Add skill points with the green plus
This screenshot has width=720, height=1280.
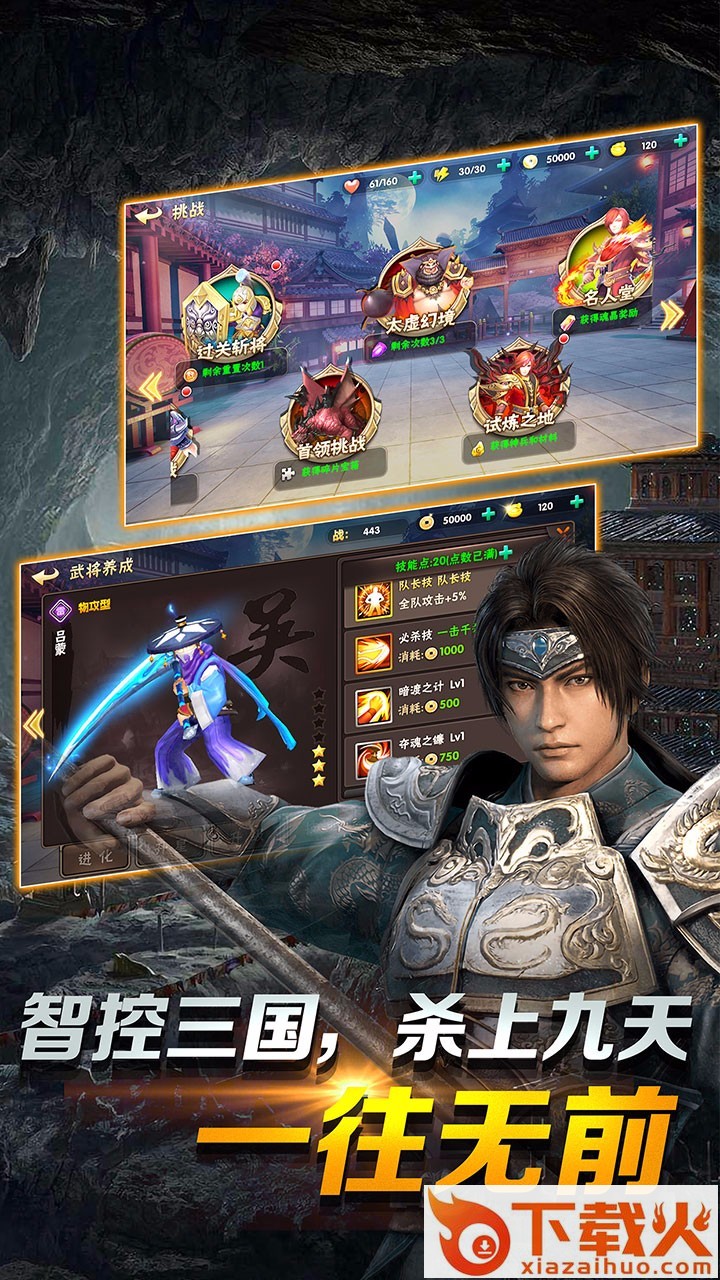click(506, 552)
